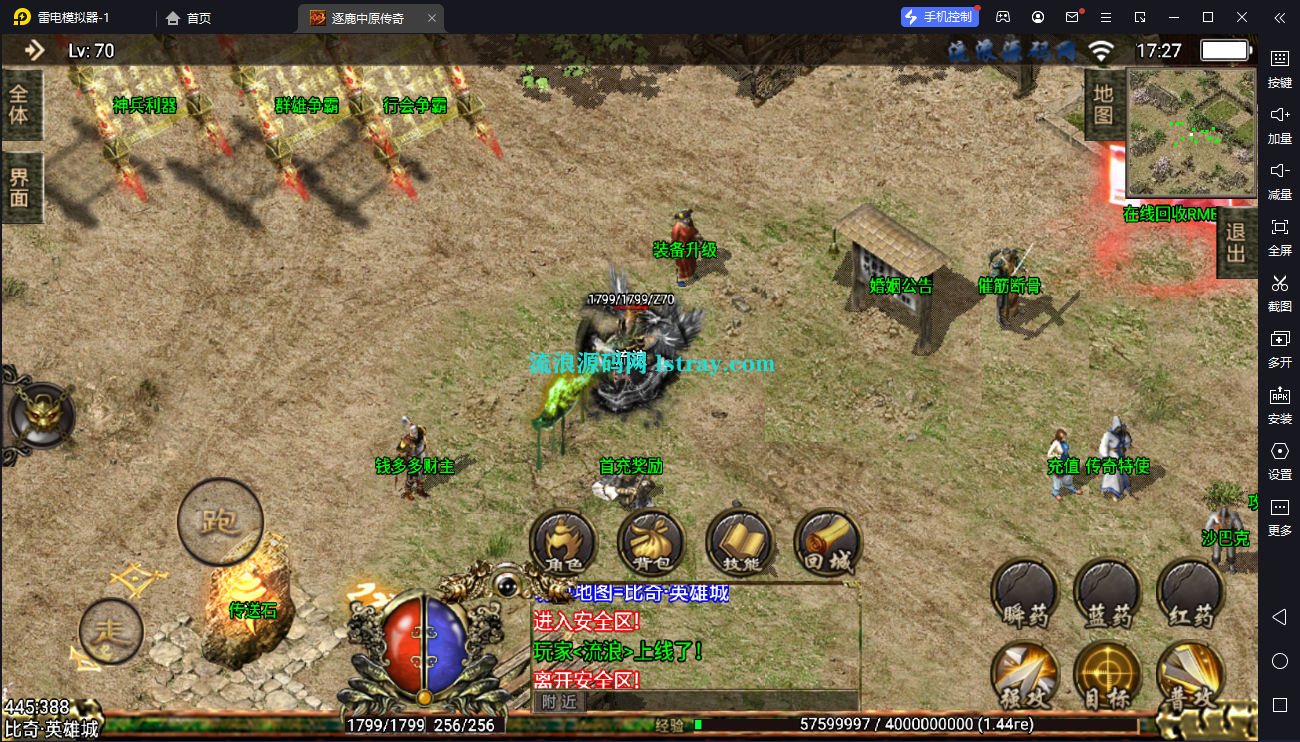The image size is (1300, 742).
Task: Open the 角色 character sheet
Action: coord(563,543)
